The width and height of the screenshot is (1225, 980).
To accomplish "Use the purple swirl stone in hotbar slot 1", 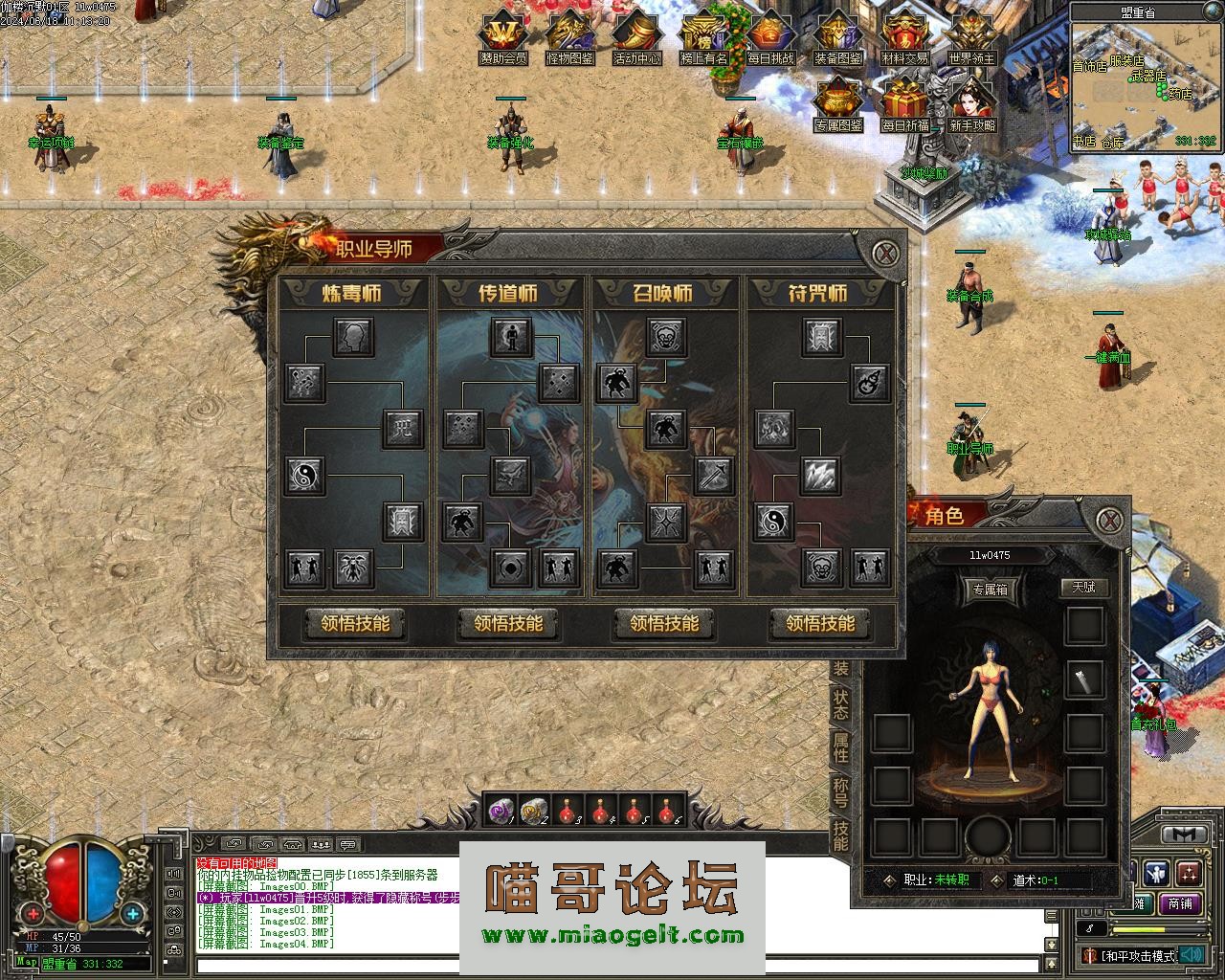I will point(501,812).
